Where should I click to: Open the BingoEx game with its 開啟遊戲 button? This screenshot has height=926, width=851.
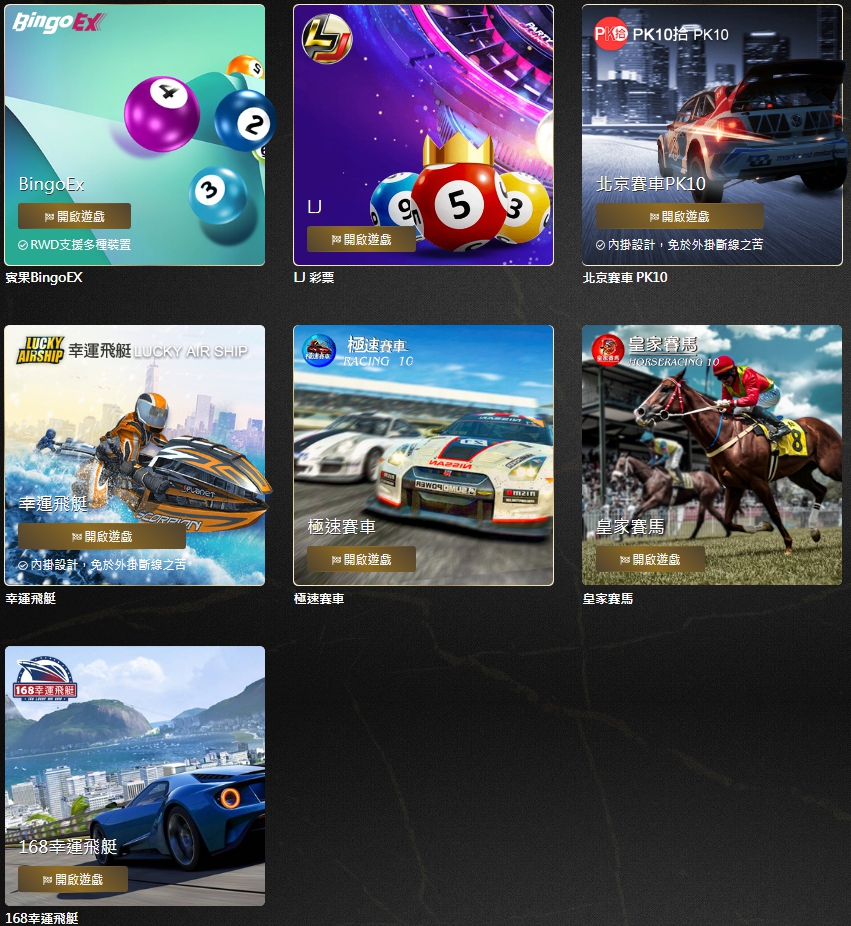(x=74, y=216)
